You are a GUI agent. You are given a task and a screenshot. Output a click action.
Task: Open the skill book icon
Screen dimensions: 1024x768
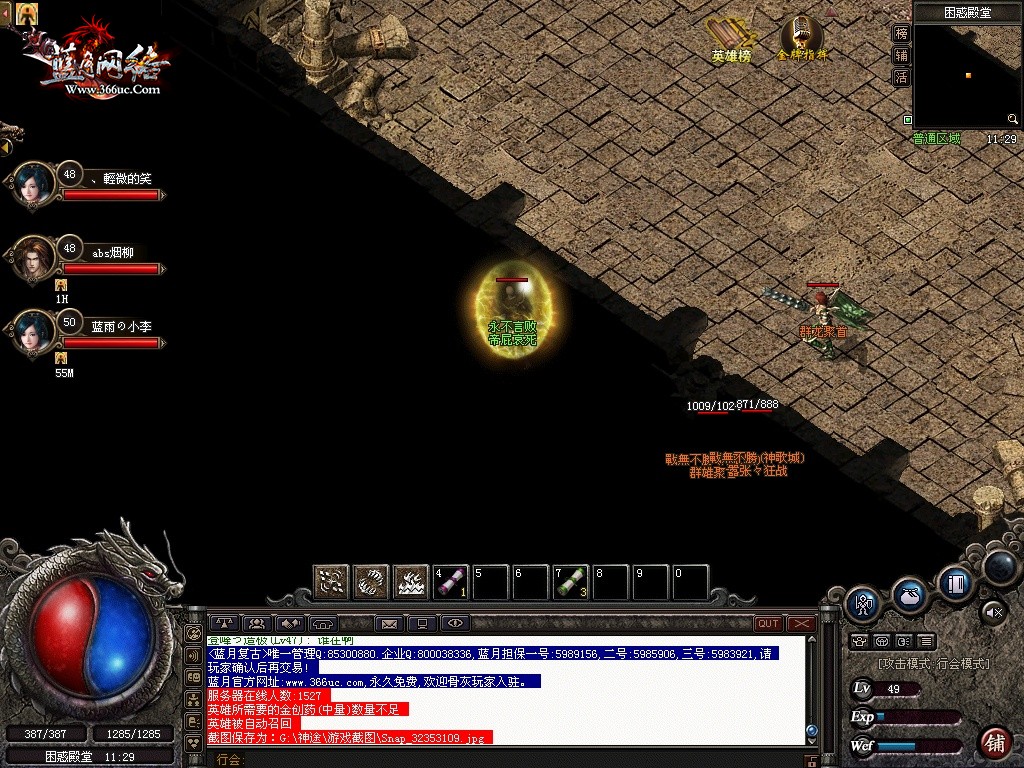[954, 582]
